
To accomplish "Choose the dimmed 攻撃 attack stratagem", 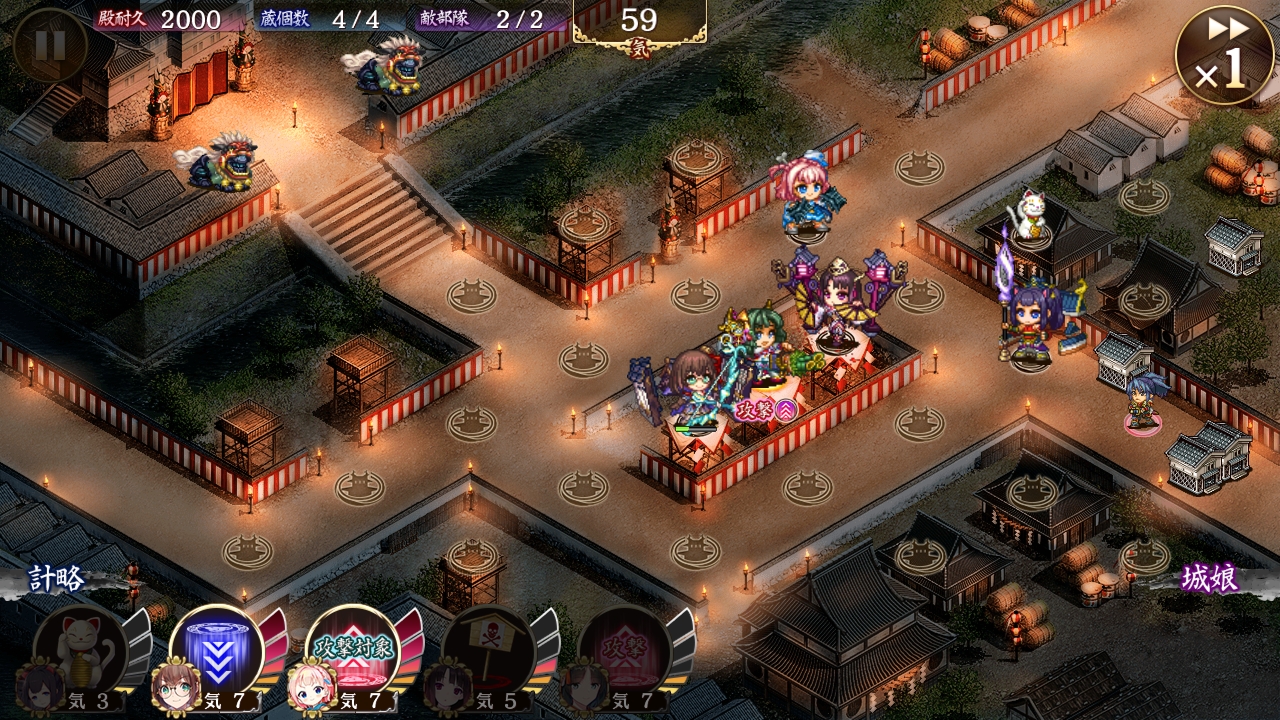I will coord(624,652).
